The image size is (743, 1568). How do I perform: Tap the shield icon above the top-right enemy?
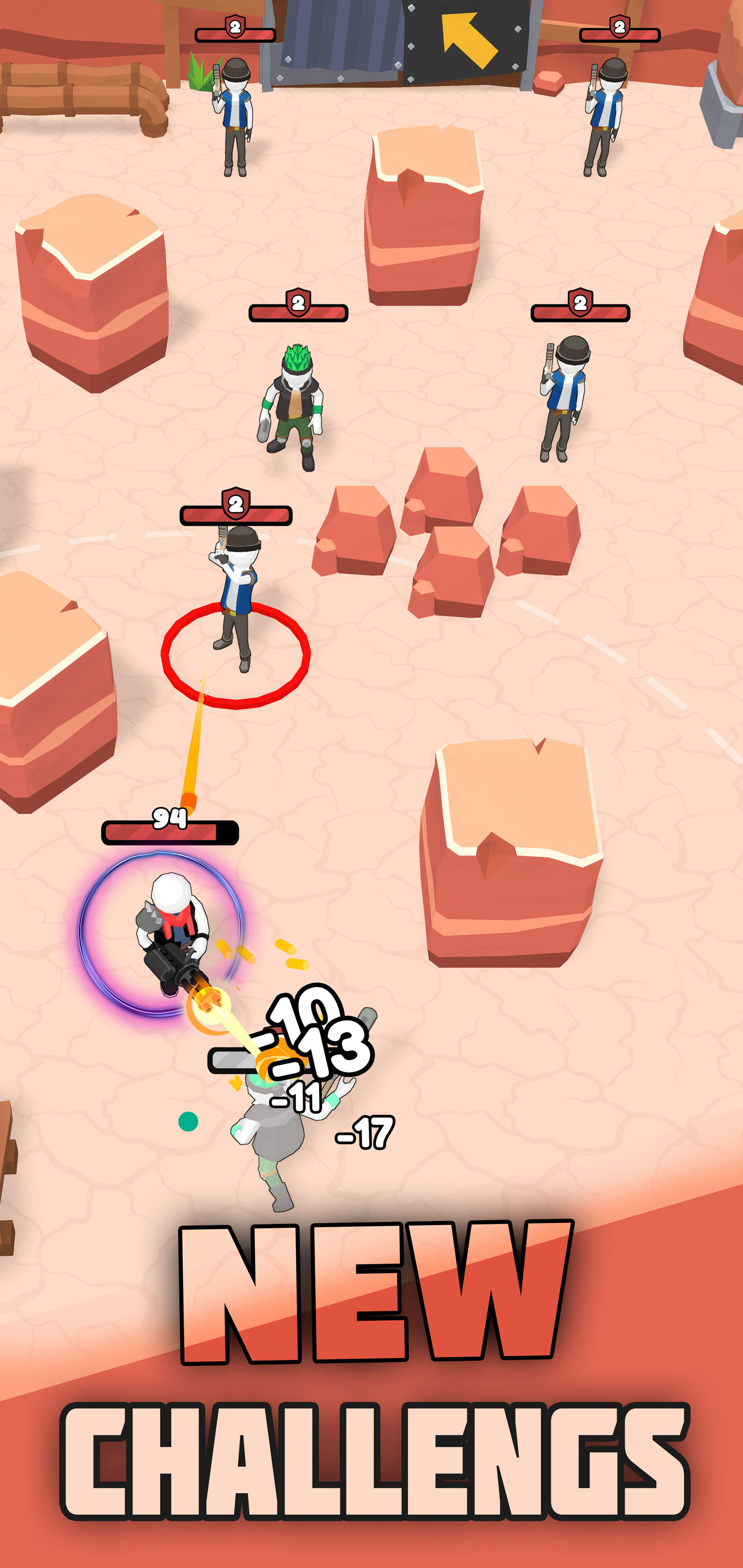tap(620, 27)
